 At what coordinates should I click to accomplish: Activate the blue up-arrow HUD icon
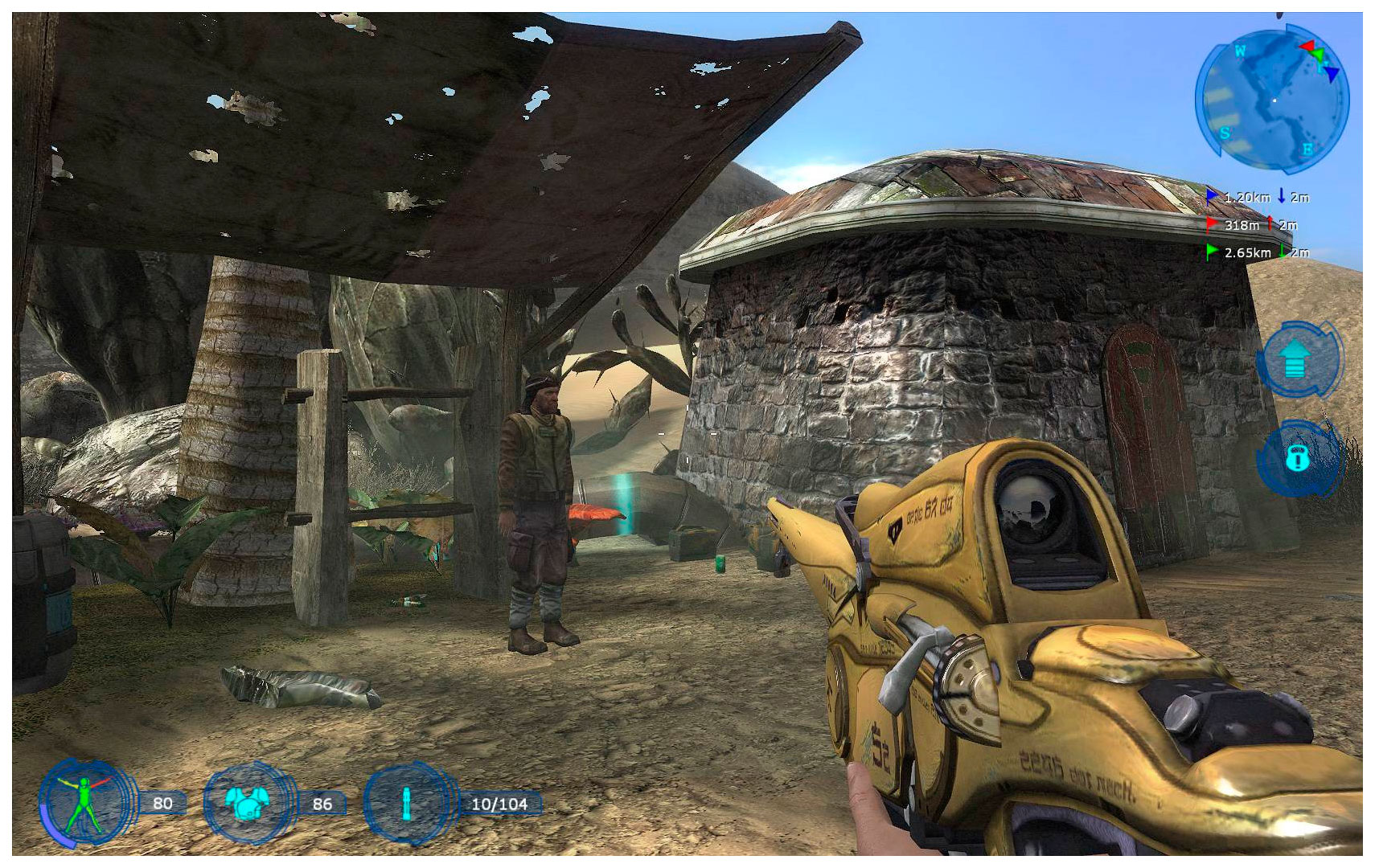[1295, 358]
